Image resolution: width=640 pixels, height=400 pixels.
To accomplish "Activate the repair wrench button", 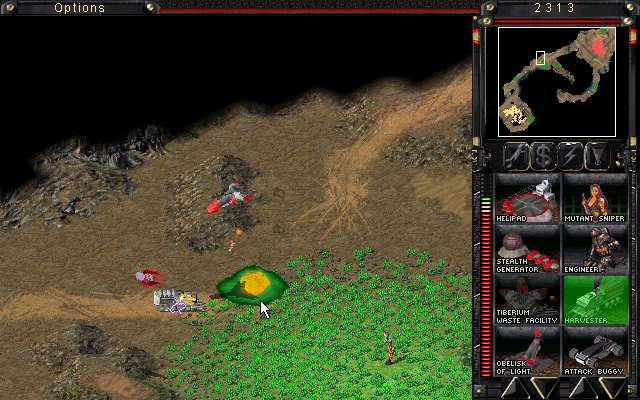I will coord(516,156).
